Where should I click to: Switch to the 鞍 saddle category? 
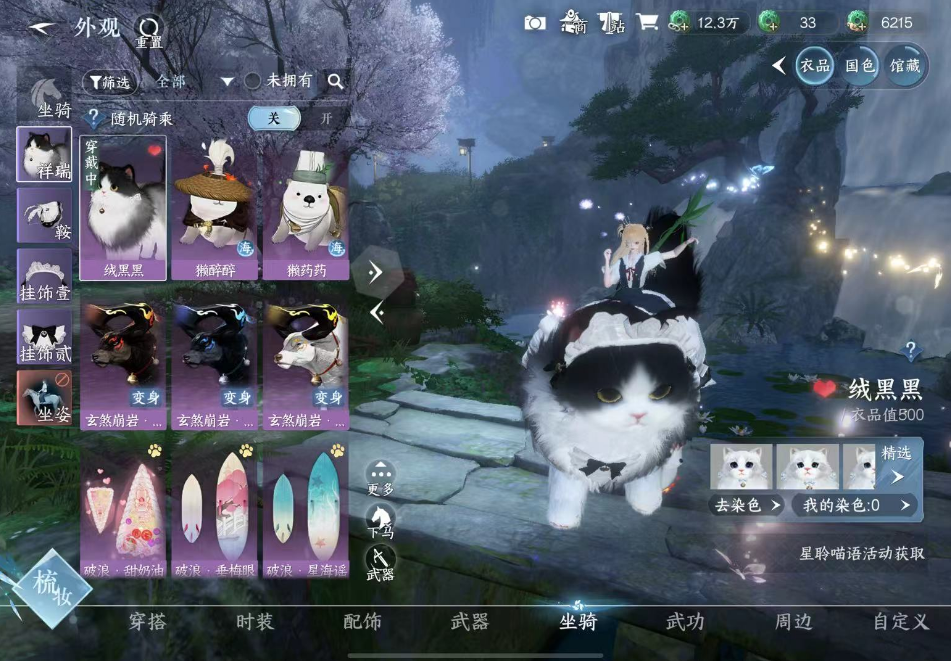(44, 216)
